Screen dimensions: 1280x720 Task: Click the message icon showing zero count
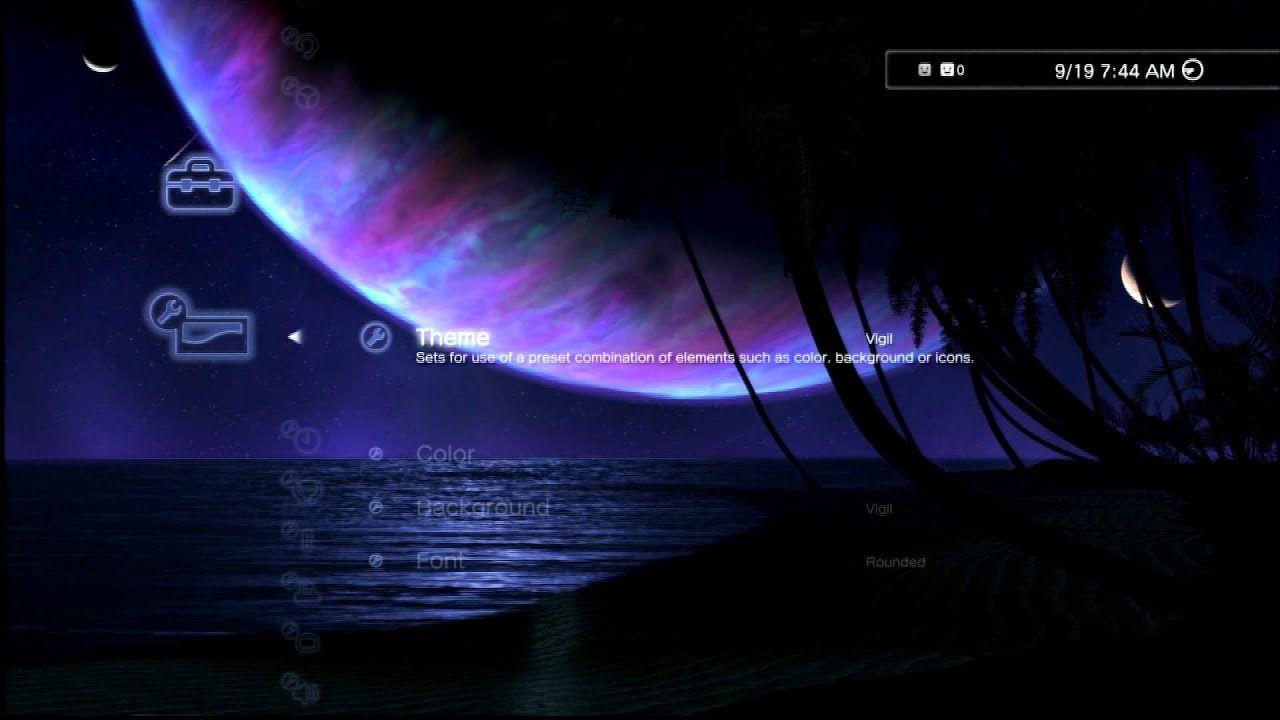946,70
